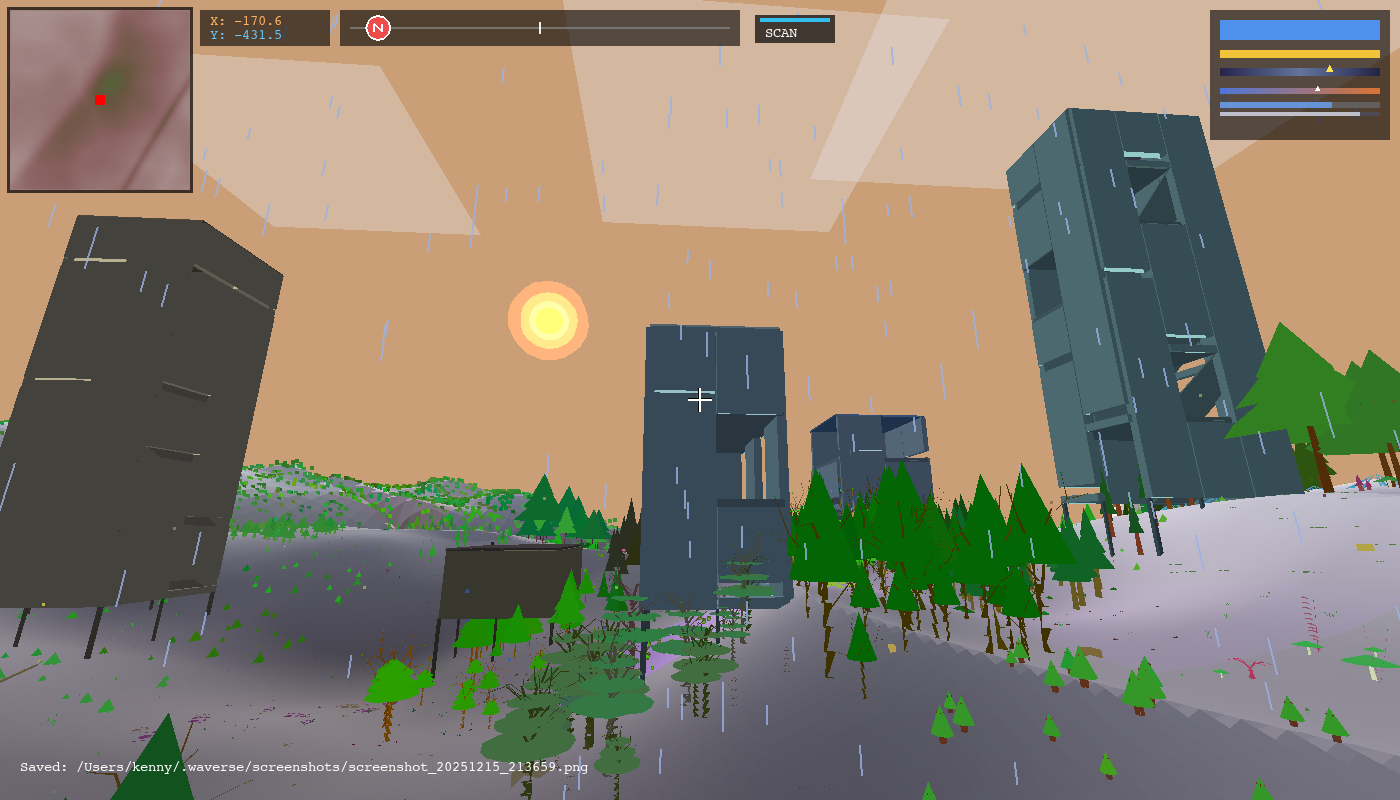Screen dimensions: 1400x800
Task: Click the yellow triangle on the dark gradient slider
Action: (x=1330, y=68)
